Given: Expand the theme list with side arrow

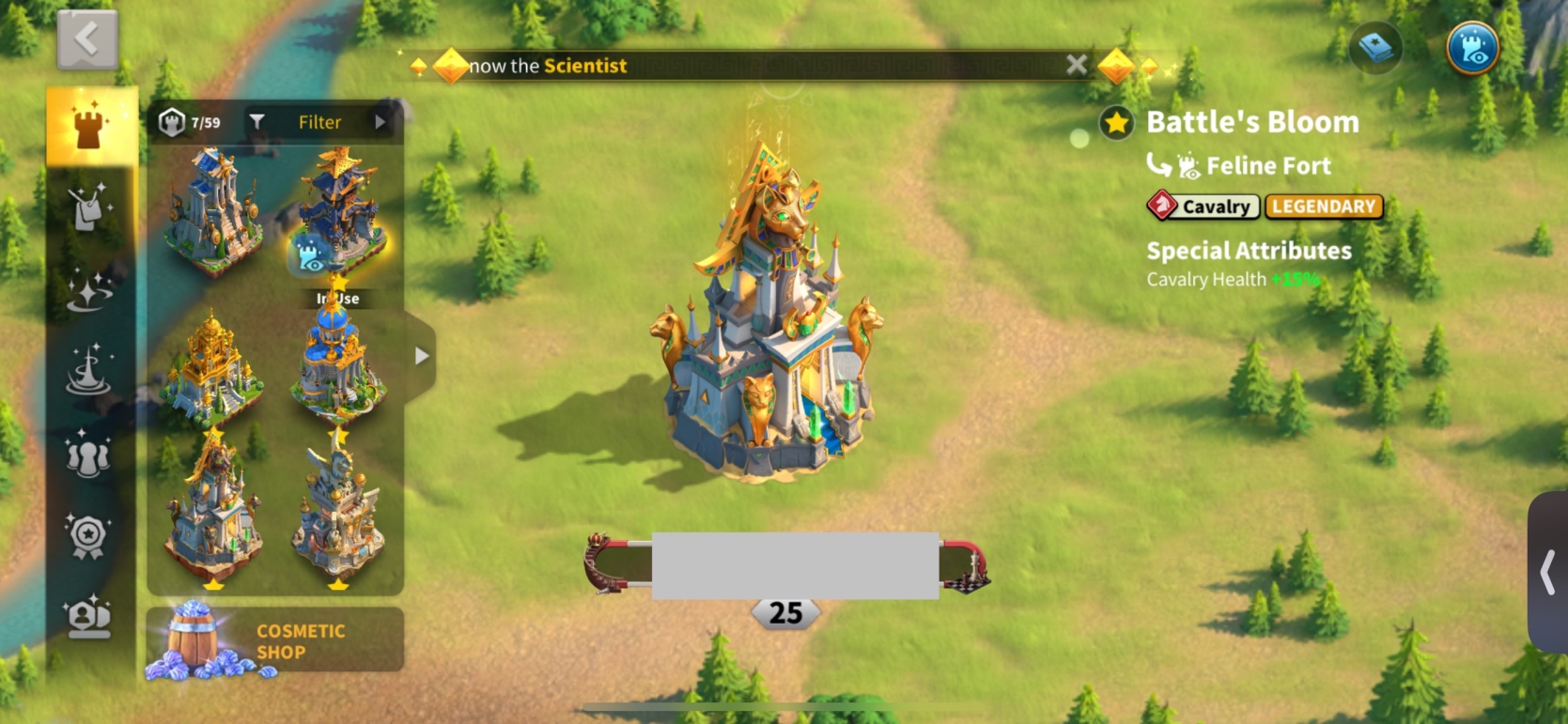Looking at the screenshot, I should 422,356.
